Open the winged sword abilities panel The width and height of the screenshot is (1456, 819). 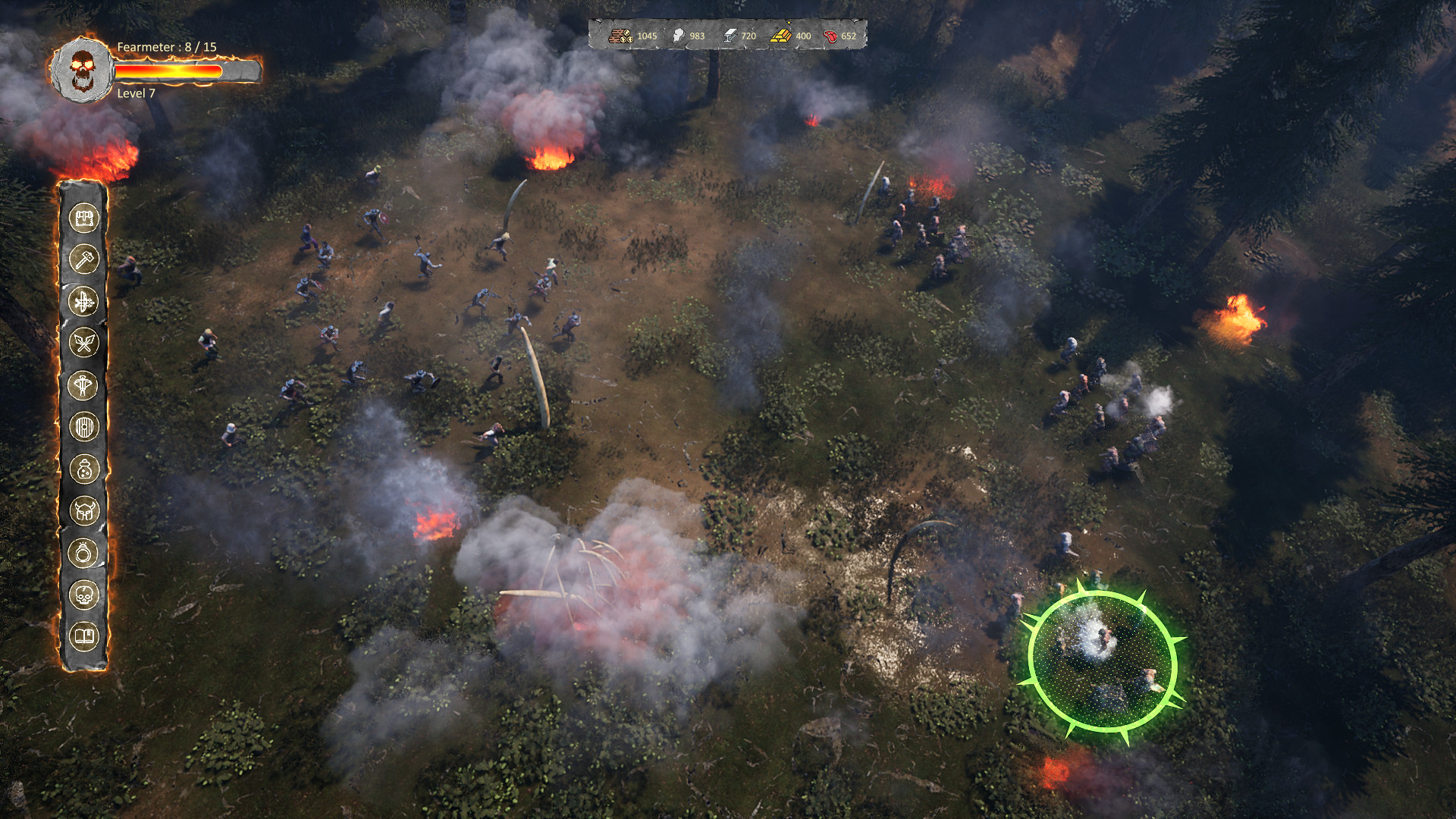coord(86,299)
